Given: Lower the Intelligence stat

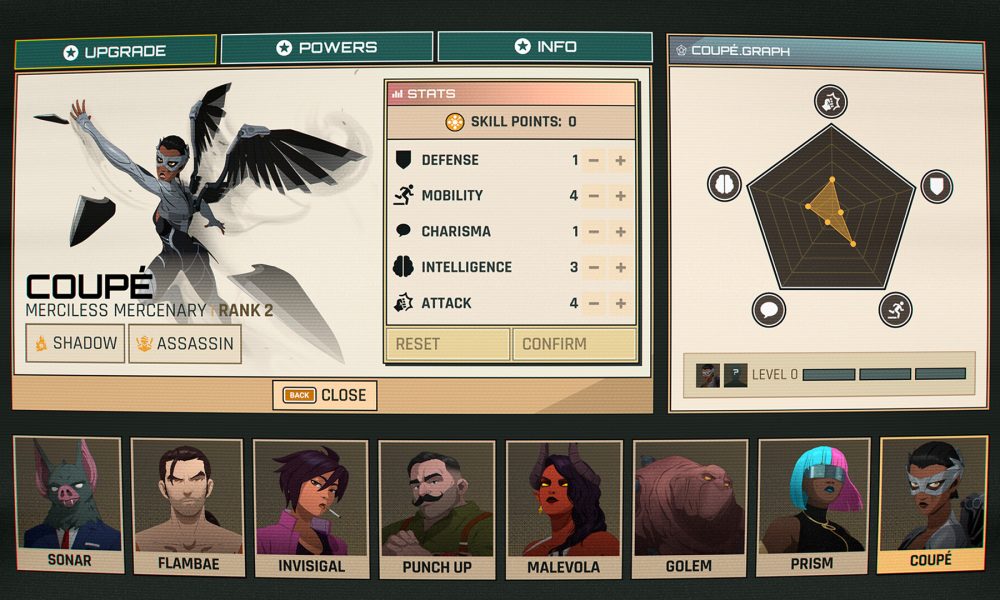Looking at the screenshot, I should pos(593,268).
